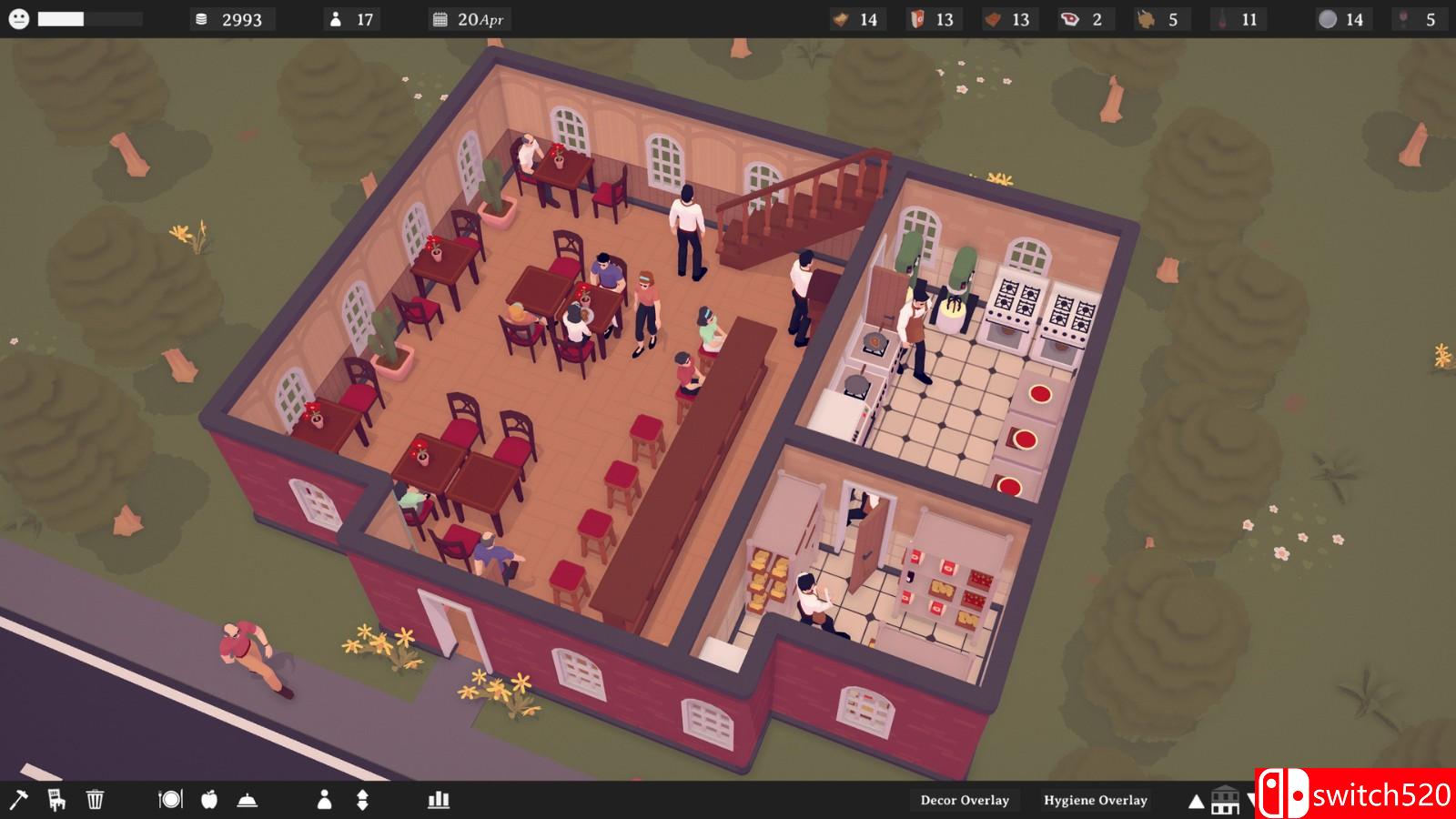The height and width of the screenshot is (819, 1456).
Task: Open the hammer build tool
Action: click(x=18, y=800)
